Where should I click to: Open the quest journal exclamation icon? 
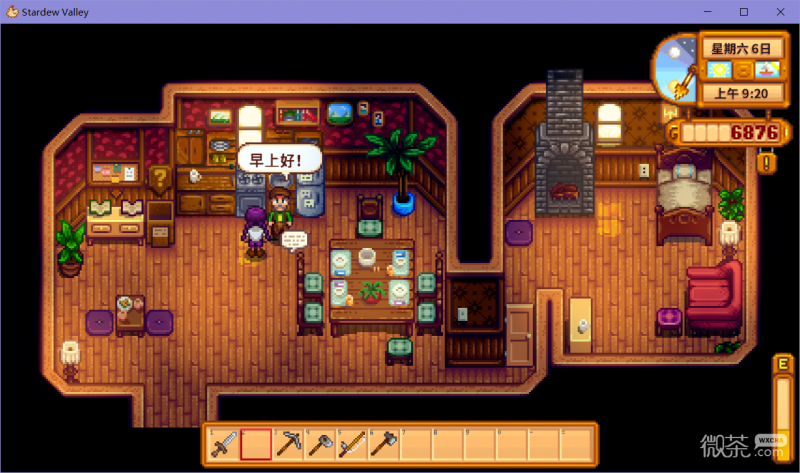point(767,160)
